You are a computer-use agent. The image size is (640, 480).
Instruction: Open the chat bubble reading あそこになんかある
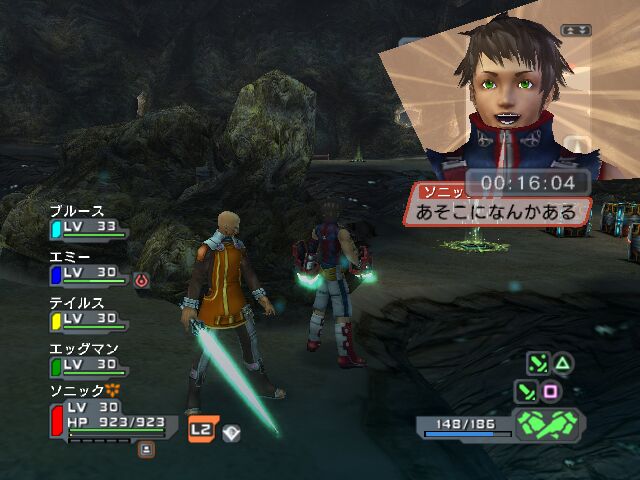click(x=496, y=211)
